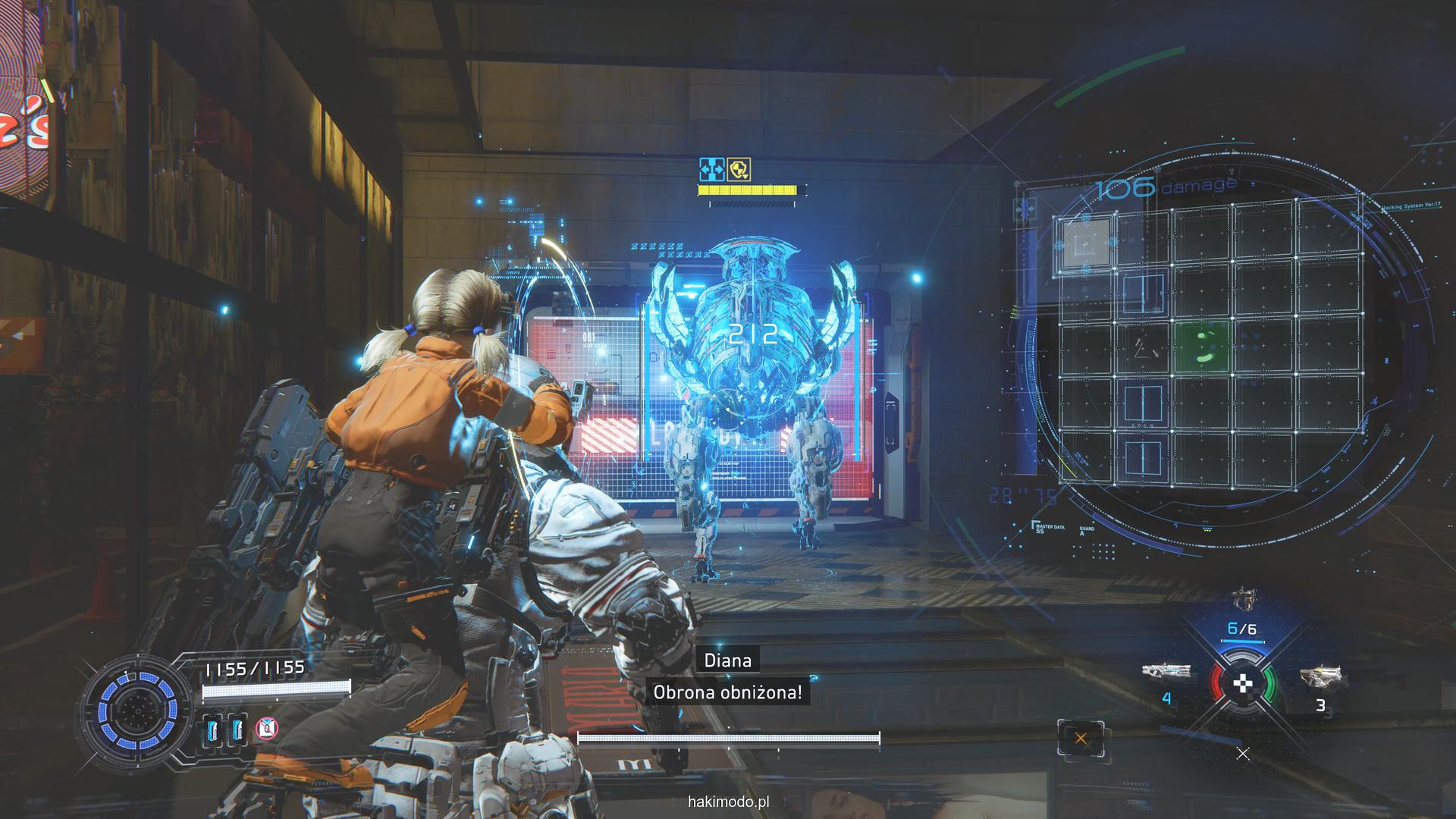Switch to the weapon with 3 ammo
Image resolution: width=1456 pixels, height=819 pixels.
tap(1319, 676)
